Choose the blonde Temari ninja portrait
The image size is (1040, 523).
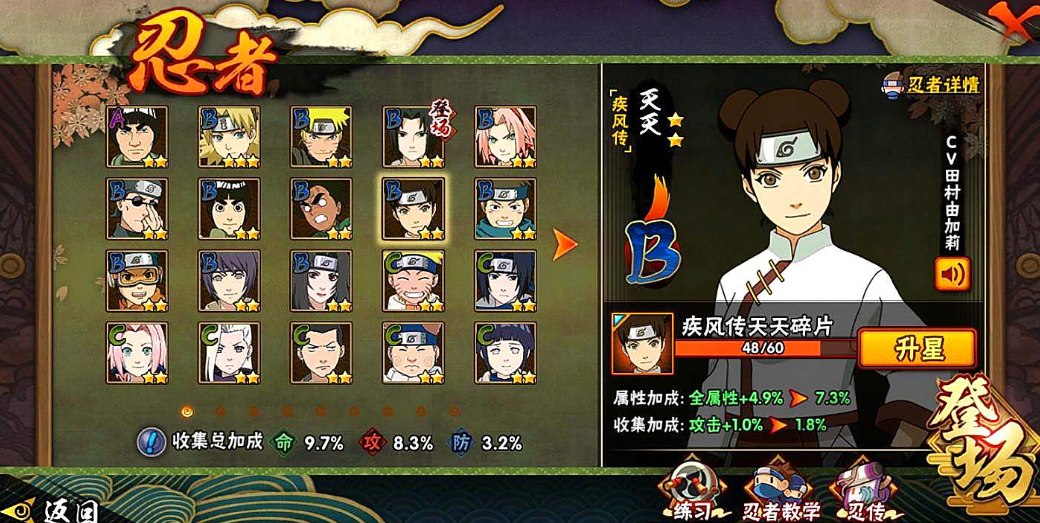click(x=229, y=136)
